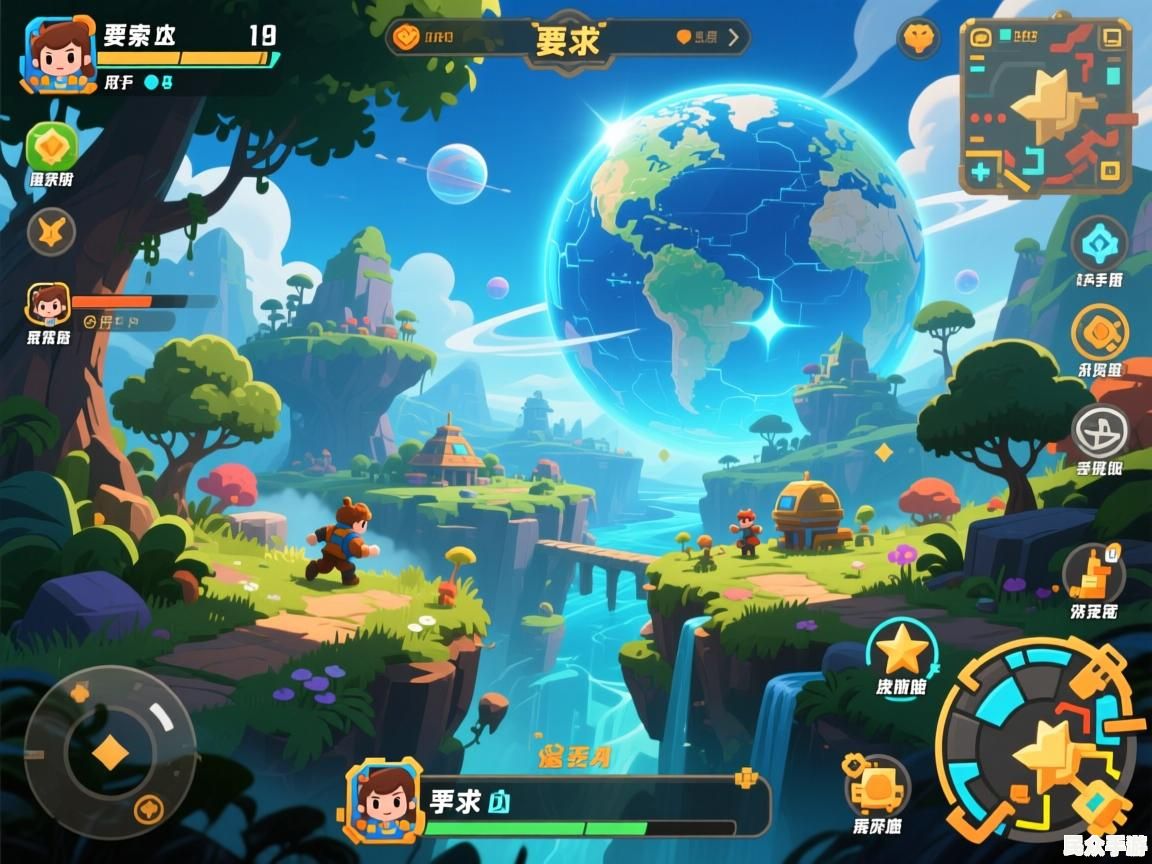Use the gray crossbow skill button
Screen dimensions: 1152x864
click(x=1099, y=431)
